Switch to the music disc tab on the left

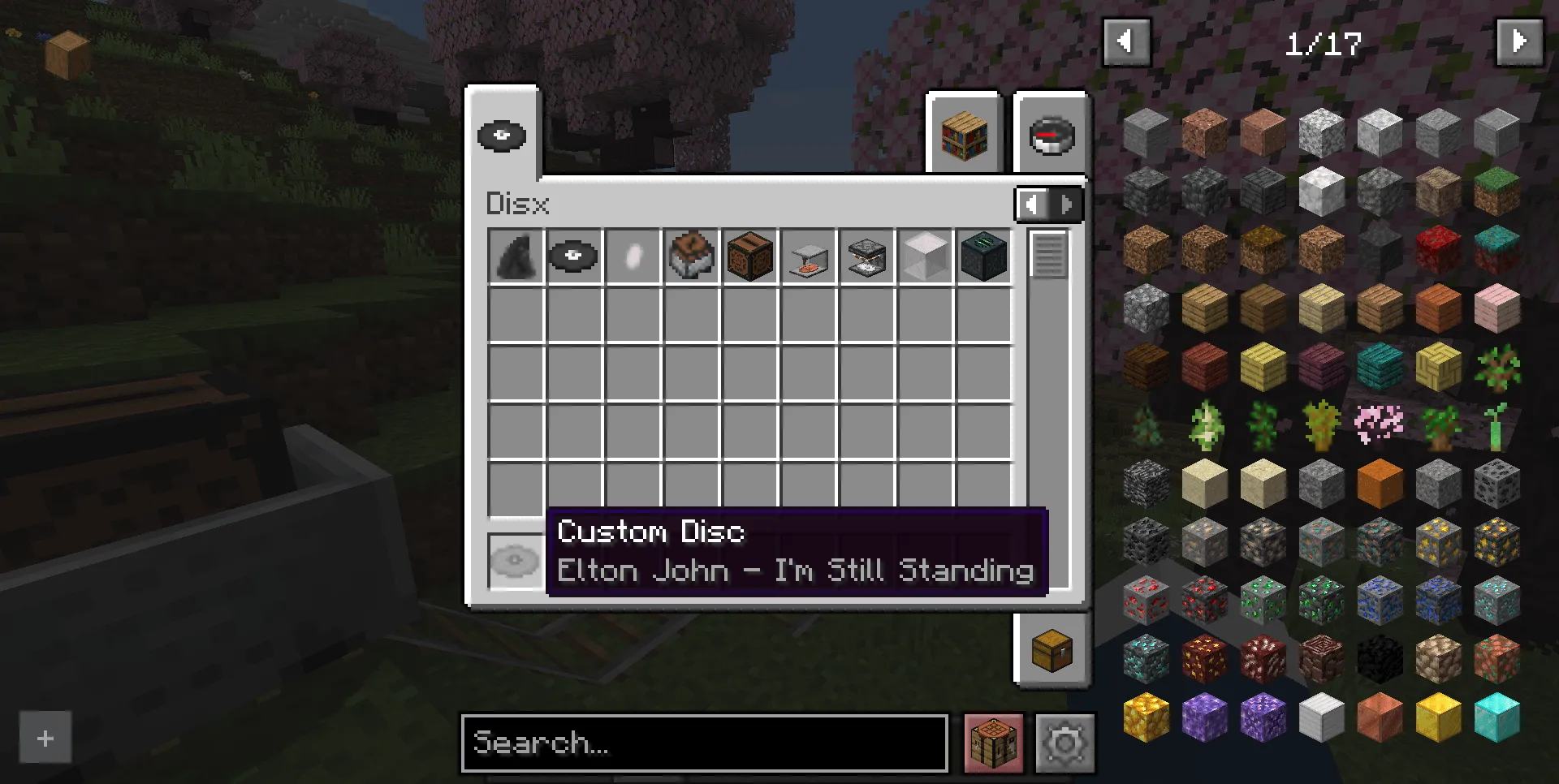click(502, 136)
